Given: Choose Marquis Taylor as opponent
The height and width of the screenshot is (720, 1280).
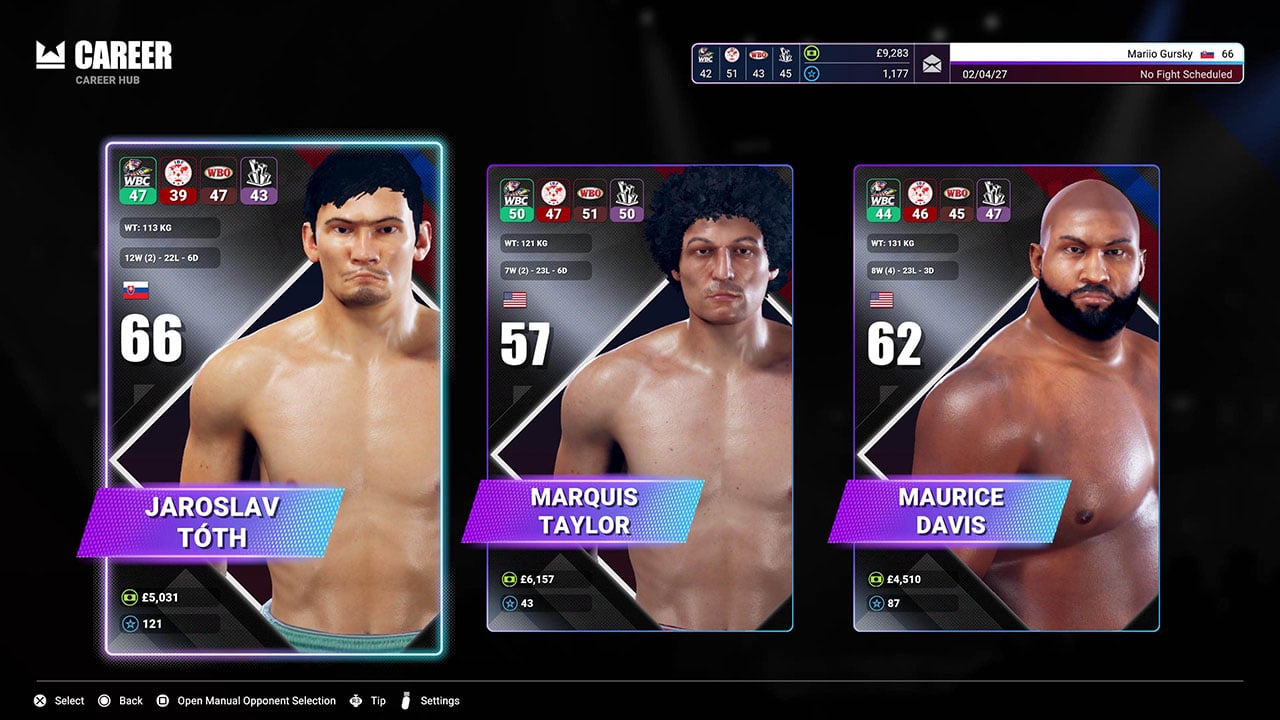Looking at the screenshot, I should [x=640, y=400].
